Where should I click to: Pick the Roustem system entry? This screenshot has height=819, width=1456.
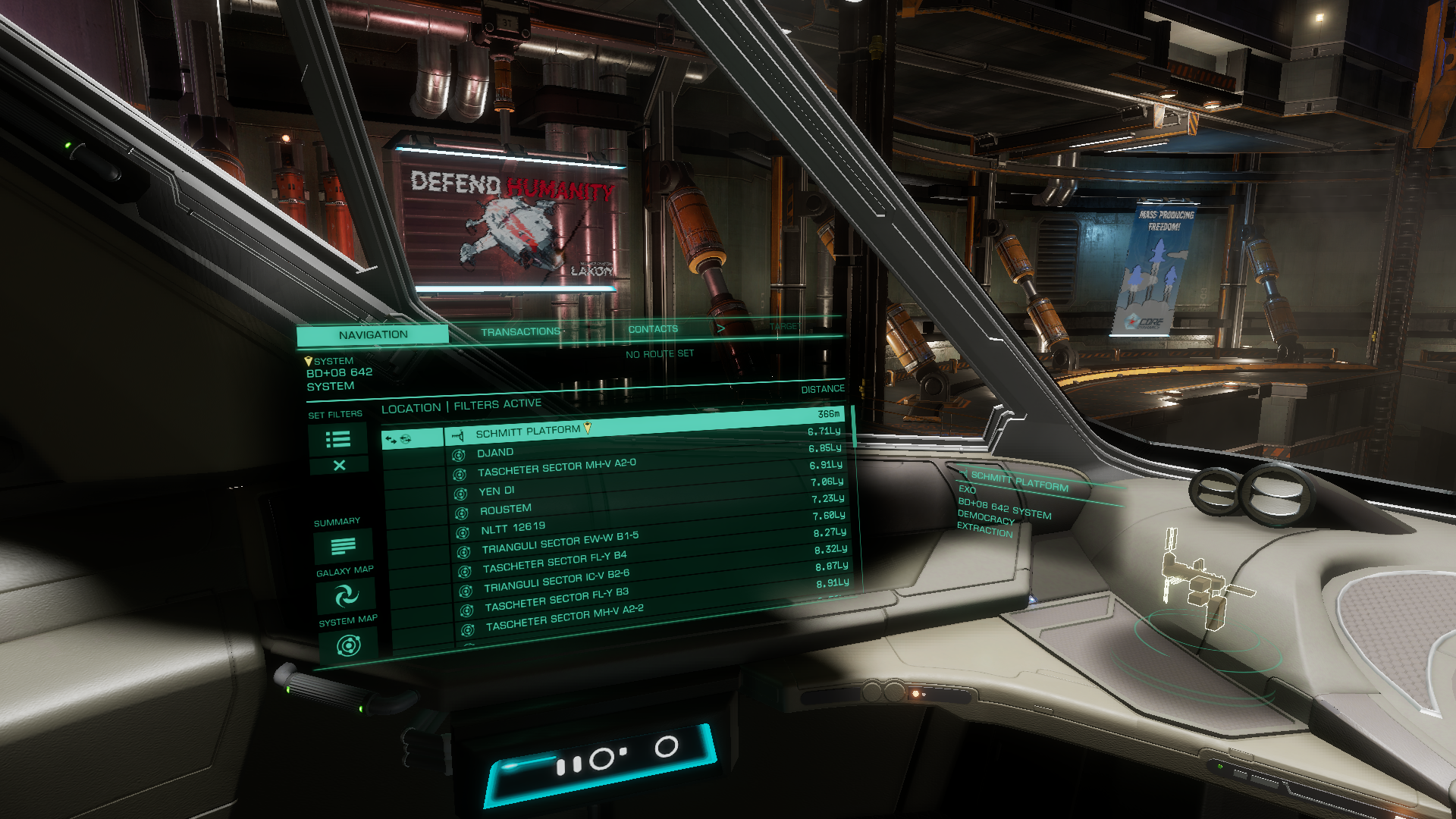506,509
